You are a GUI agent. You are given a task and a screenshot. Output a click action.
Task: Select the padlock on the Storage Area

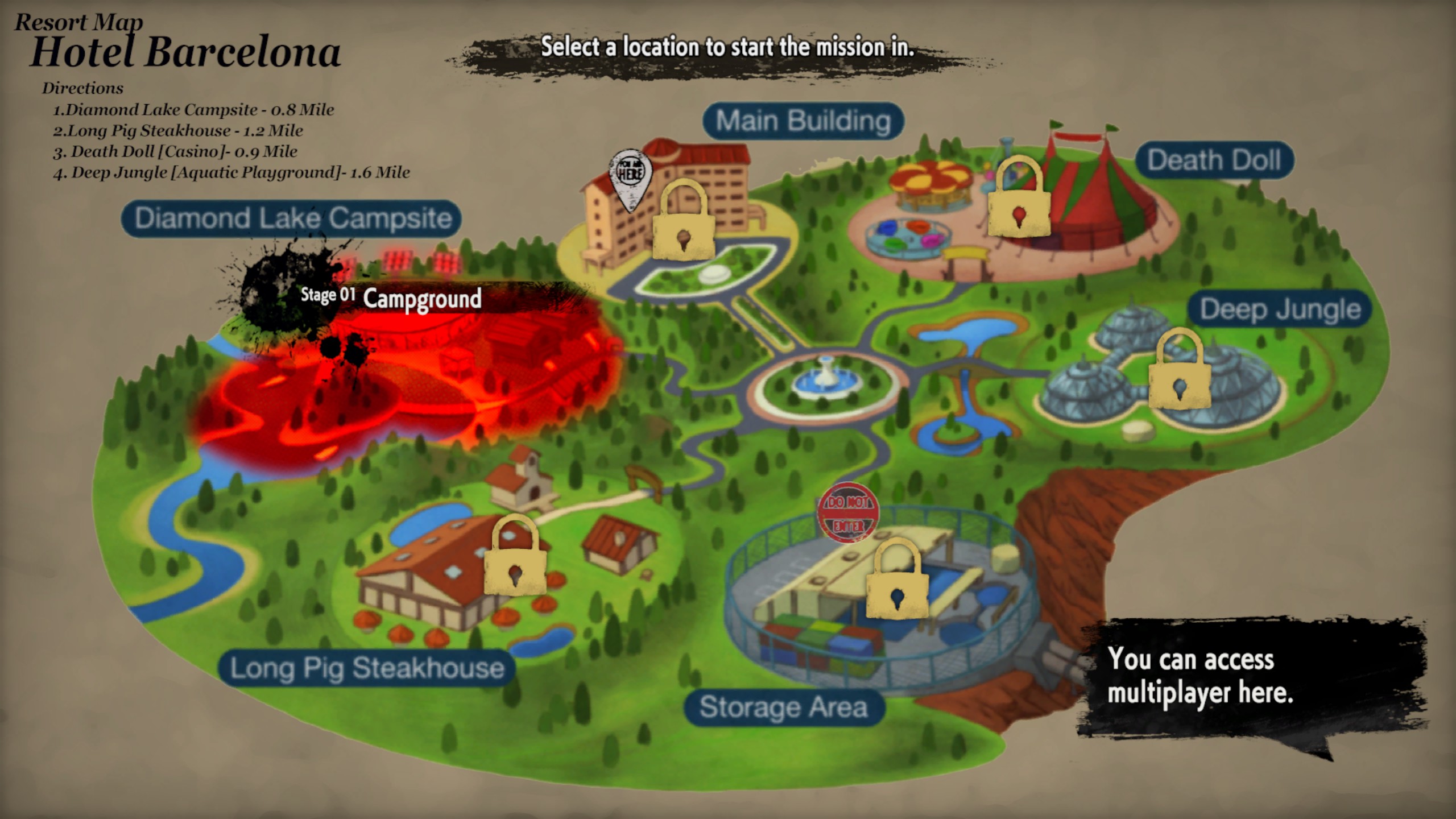coord(897,581)
